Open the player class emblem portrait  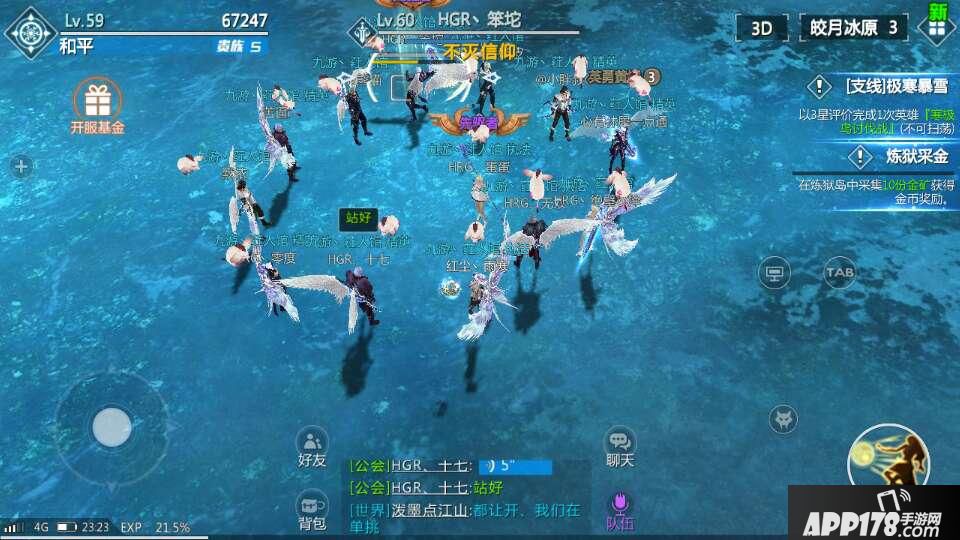click(30, 32)
